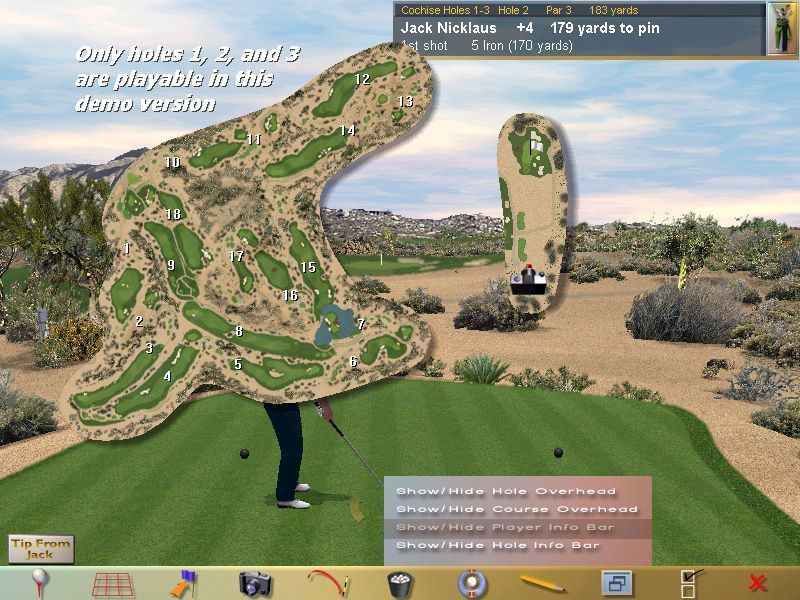Toggle Show/Hide Hole Overhead option
The image size is (800, 600).
[x=506, y=491]
